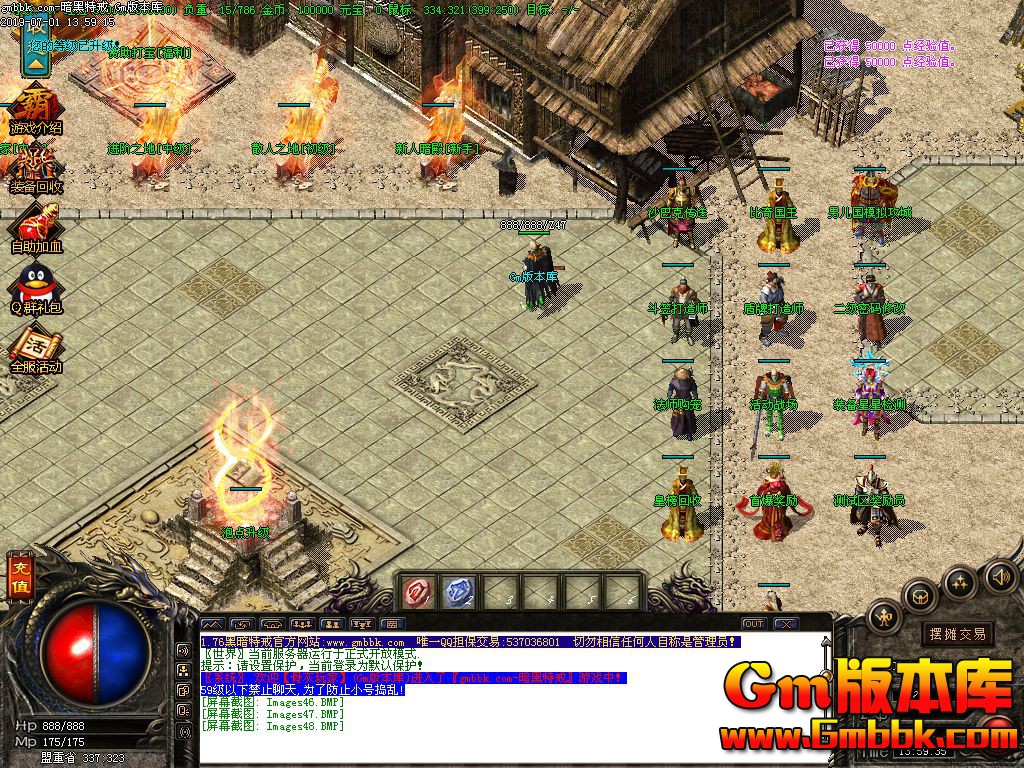1024x768 pixels.
Task: Click the OUT button above chat
Action: click(753, 623)
